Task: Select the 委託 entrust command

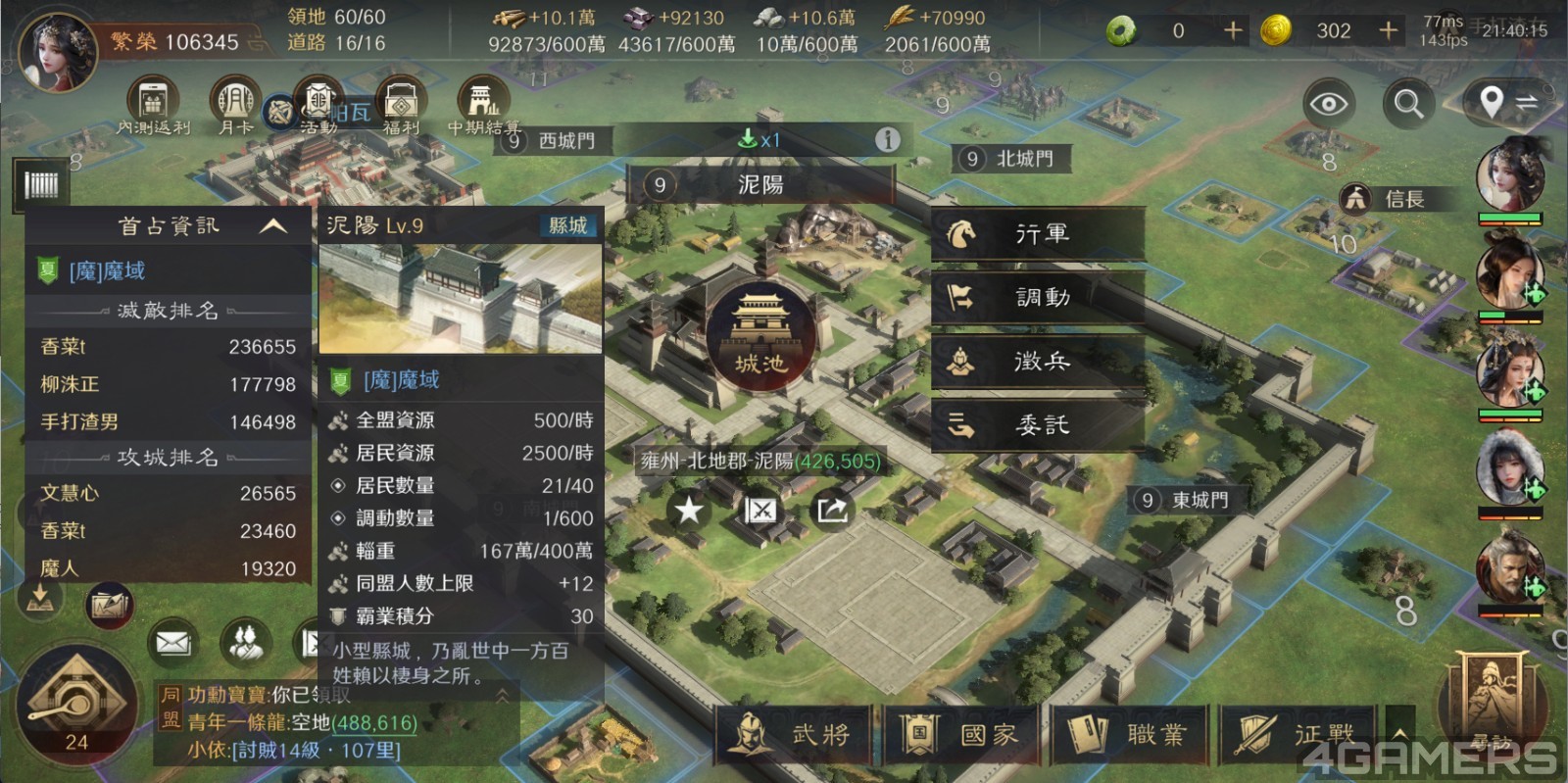Action: click(1038, 425)
